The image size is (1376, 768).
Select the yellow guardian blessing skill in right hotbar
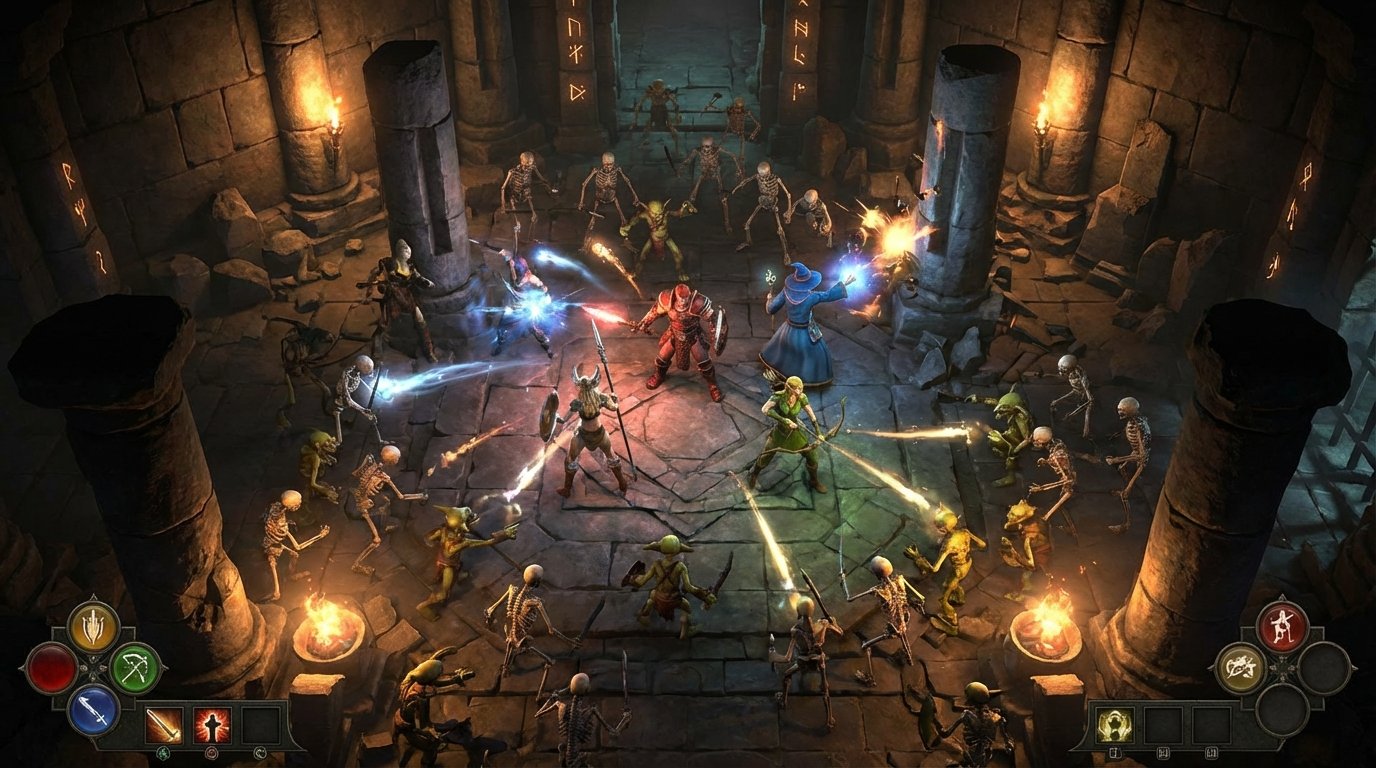point(1115,724)
